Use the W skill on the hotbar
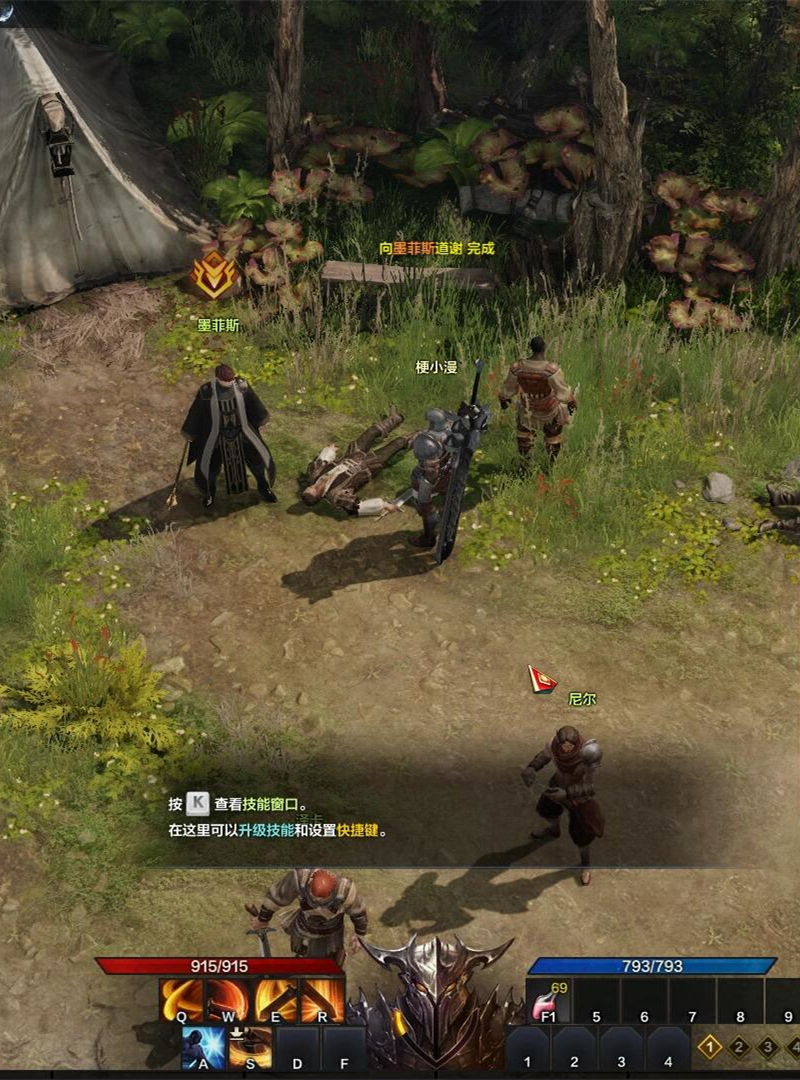The height and width of the screenshot is (1080, 800). (228, 999)
